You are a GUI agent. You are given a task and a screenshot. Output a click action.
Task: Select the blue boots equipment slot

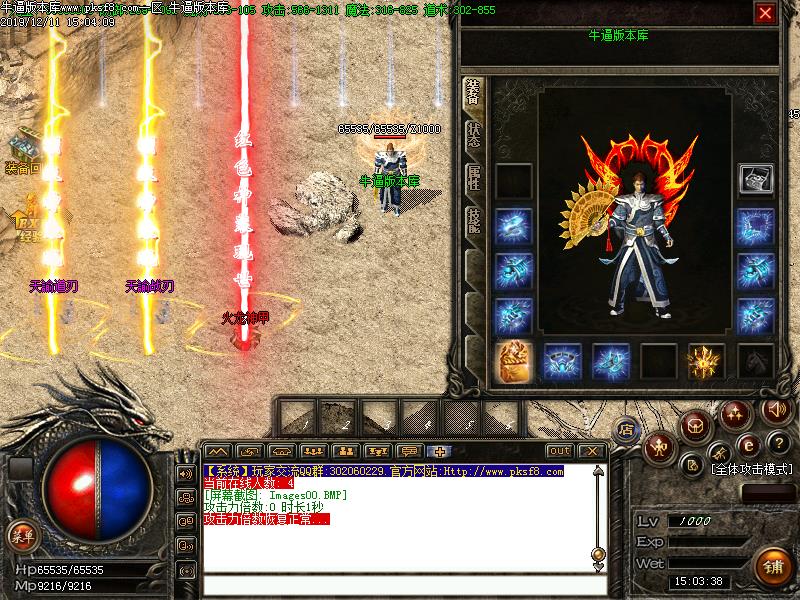pos(611,361)
